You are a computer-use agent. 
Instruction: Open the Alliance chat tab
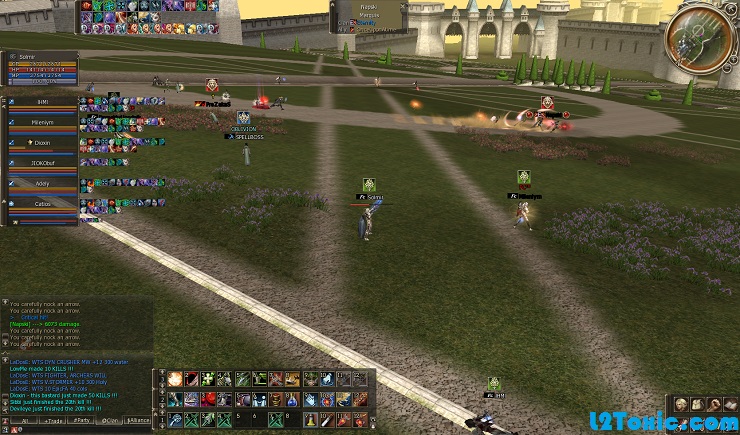139,421
